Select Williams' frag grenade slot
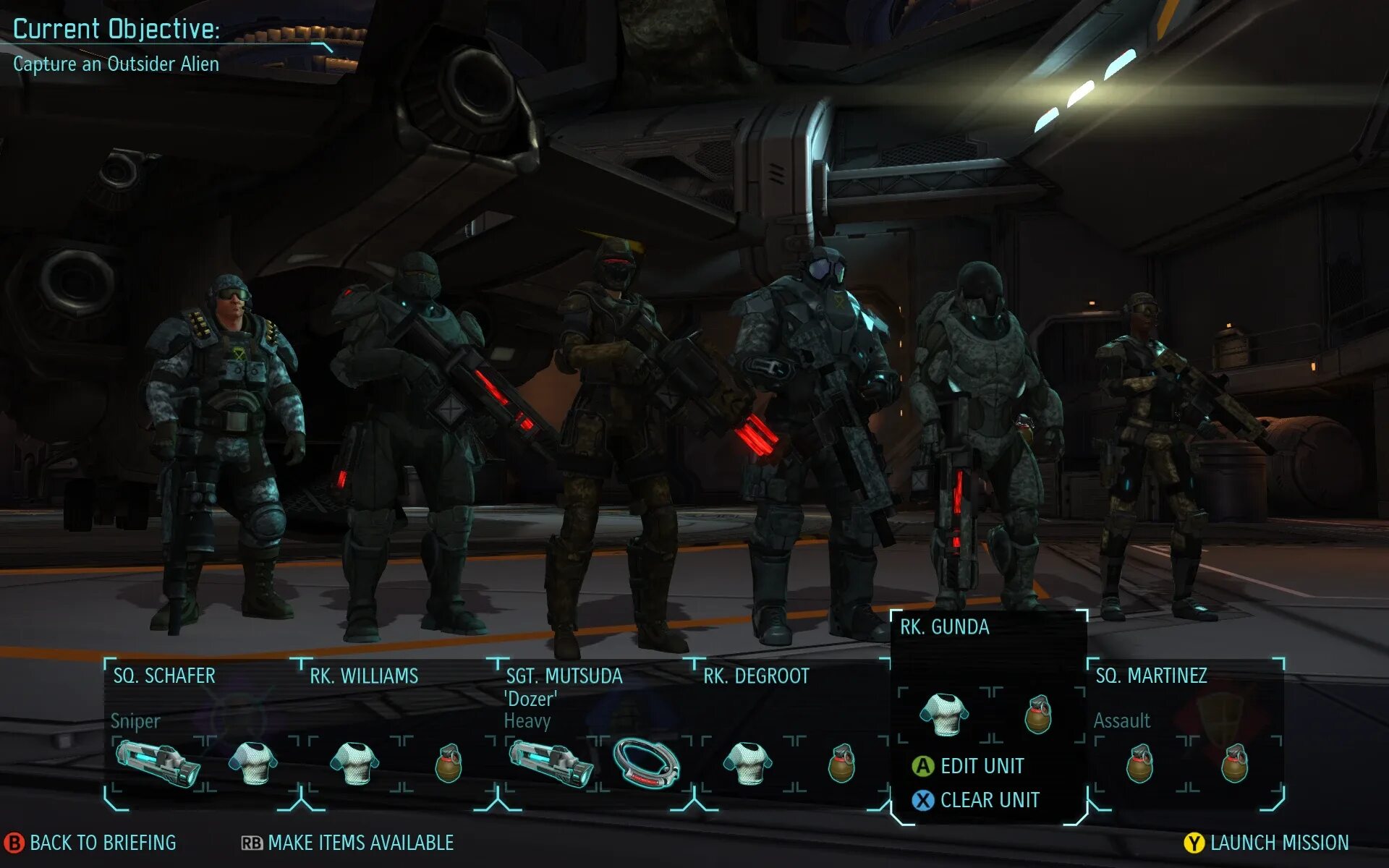 pyautogui.click(x=449, y=764)
